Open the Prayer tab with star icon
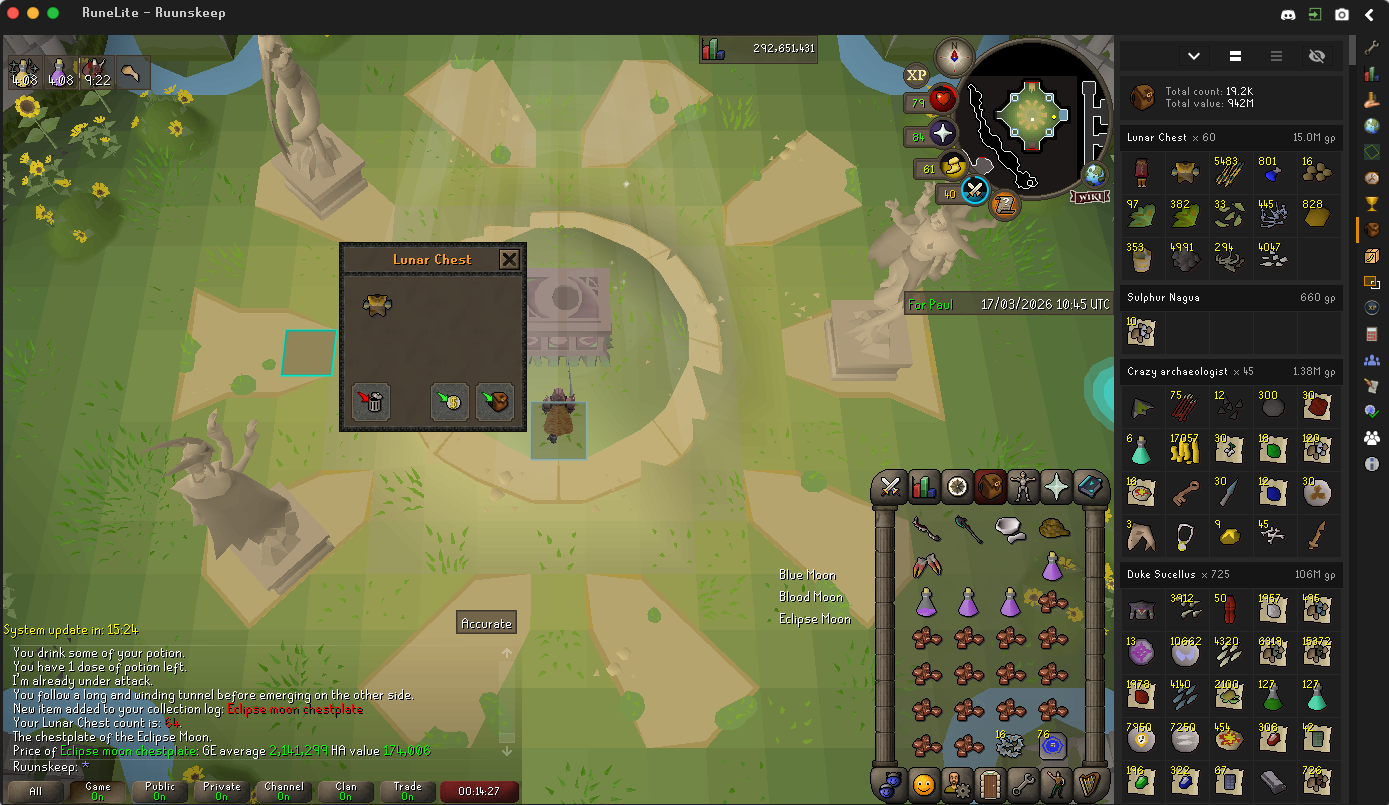Screen dimensions: 1389x805 point(1056,487)
